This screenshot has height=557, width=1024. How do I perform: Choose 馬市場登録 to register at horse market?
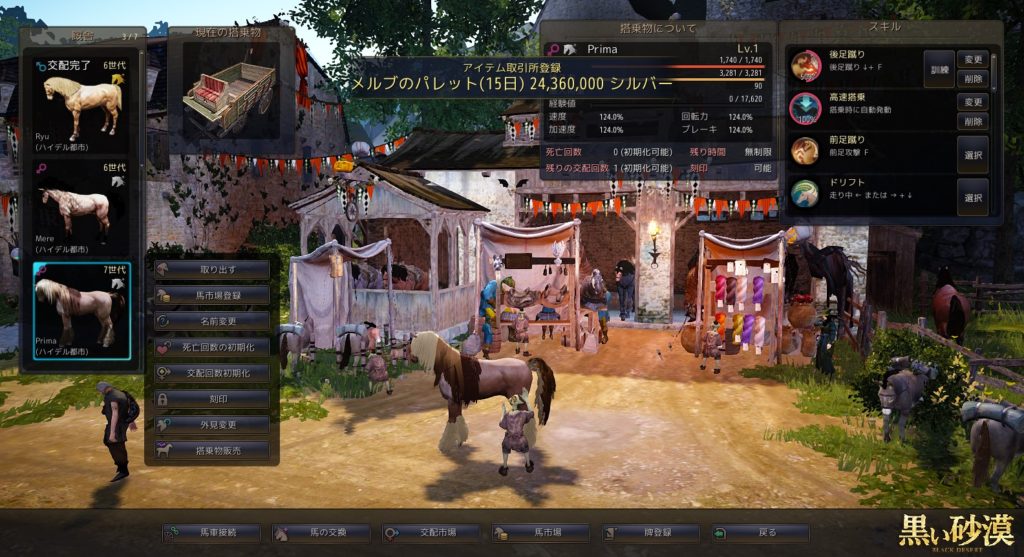pos(212,295)
